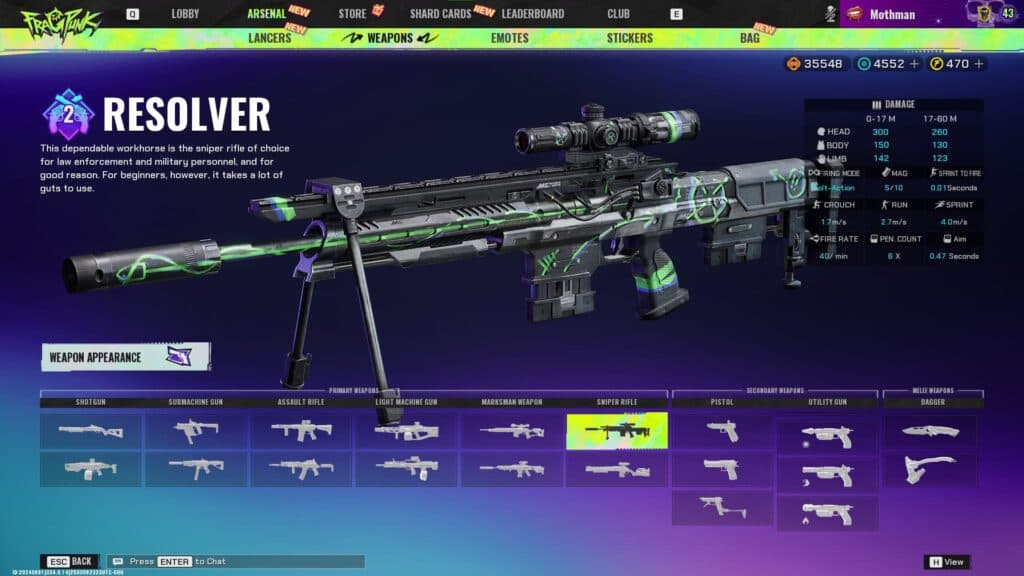Viewport: 1024px width, 576px height.
Task: Open the Stickers sub-tab
Action: (629, 38)
